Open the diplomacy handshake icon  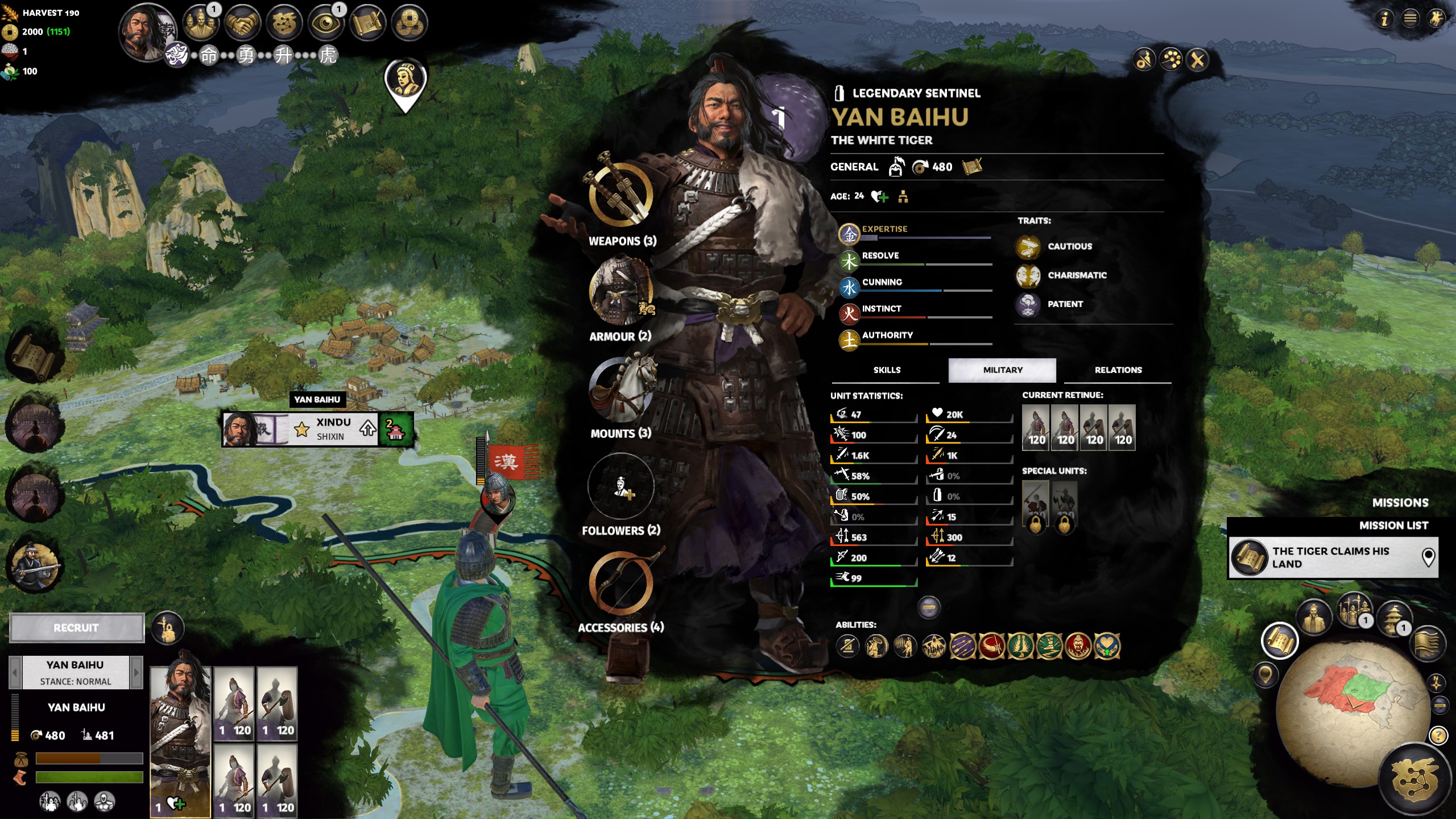(241, 23)
